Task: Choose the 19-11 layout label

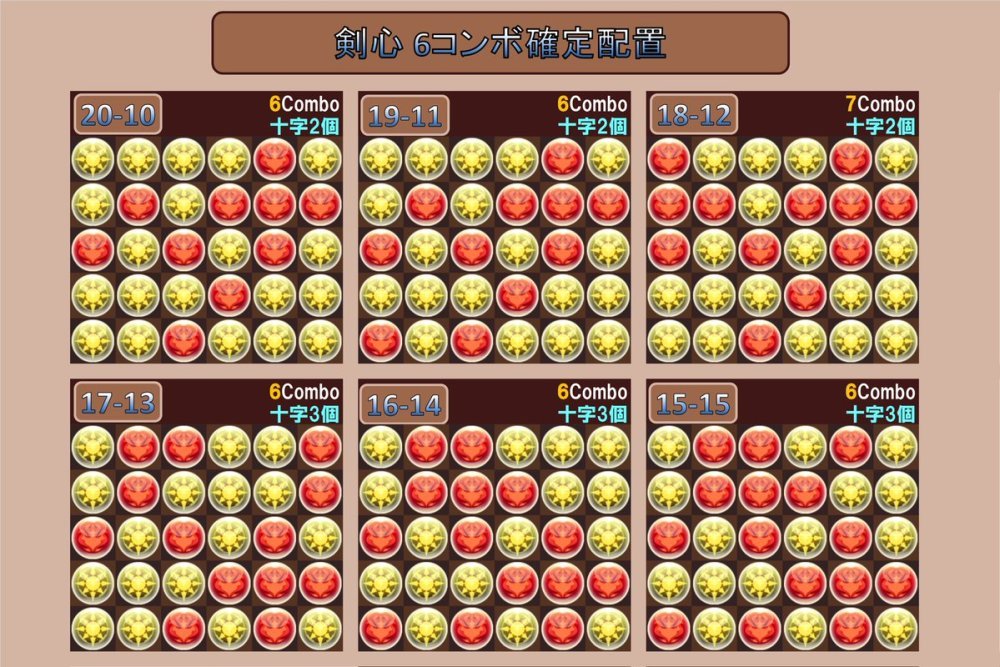Action: [x=405, y=115]
